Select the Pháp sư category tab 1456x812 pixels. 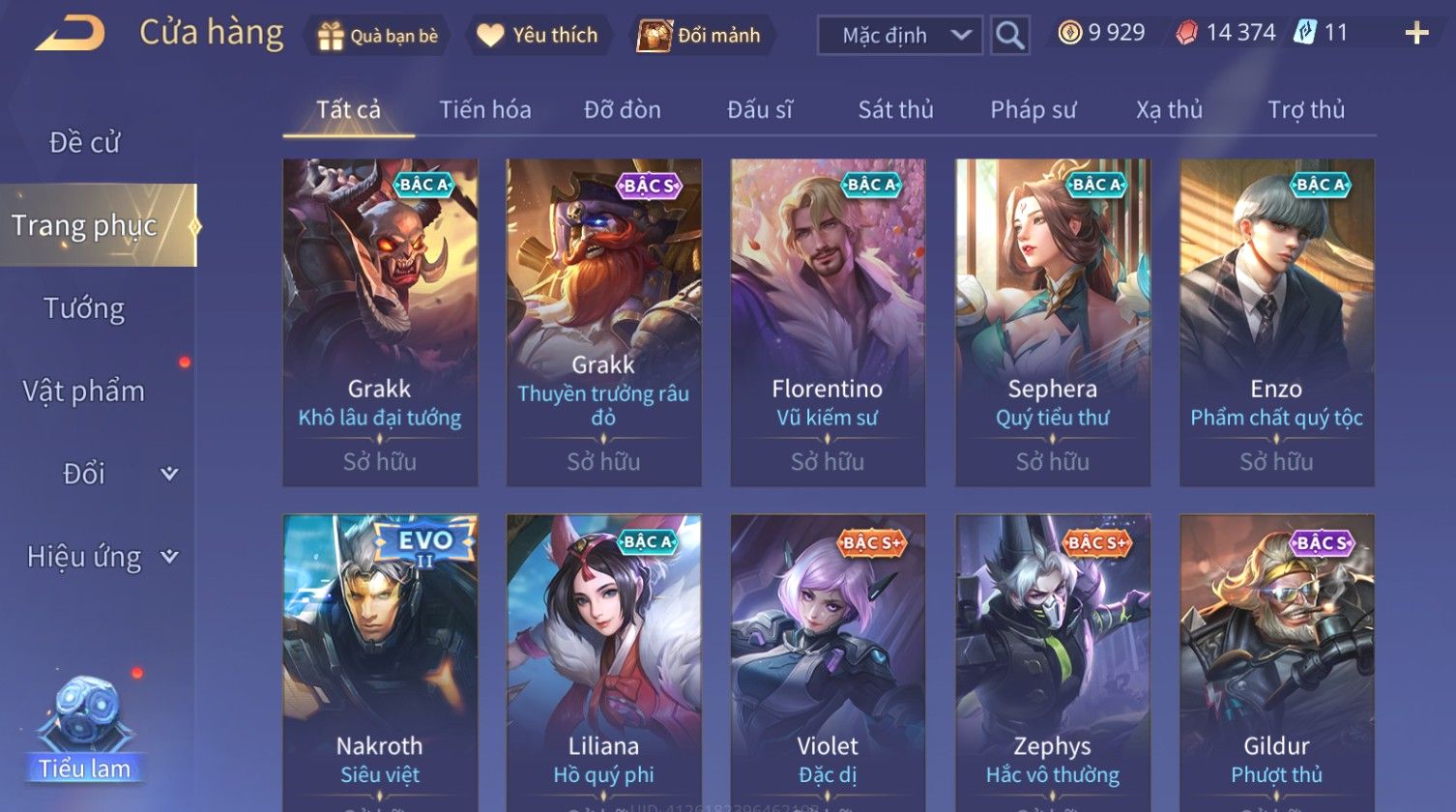coord(1033,110)
